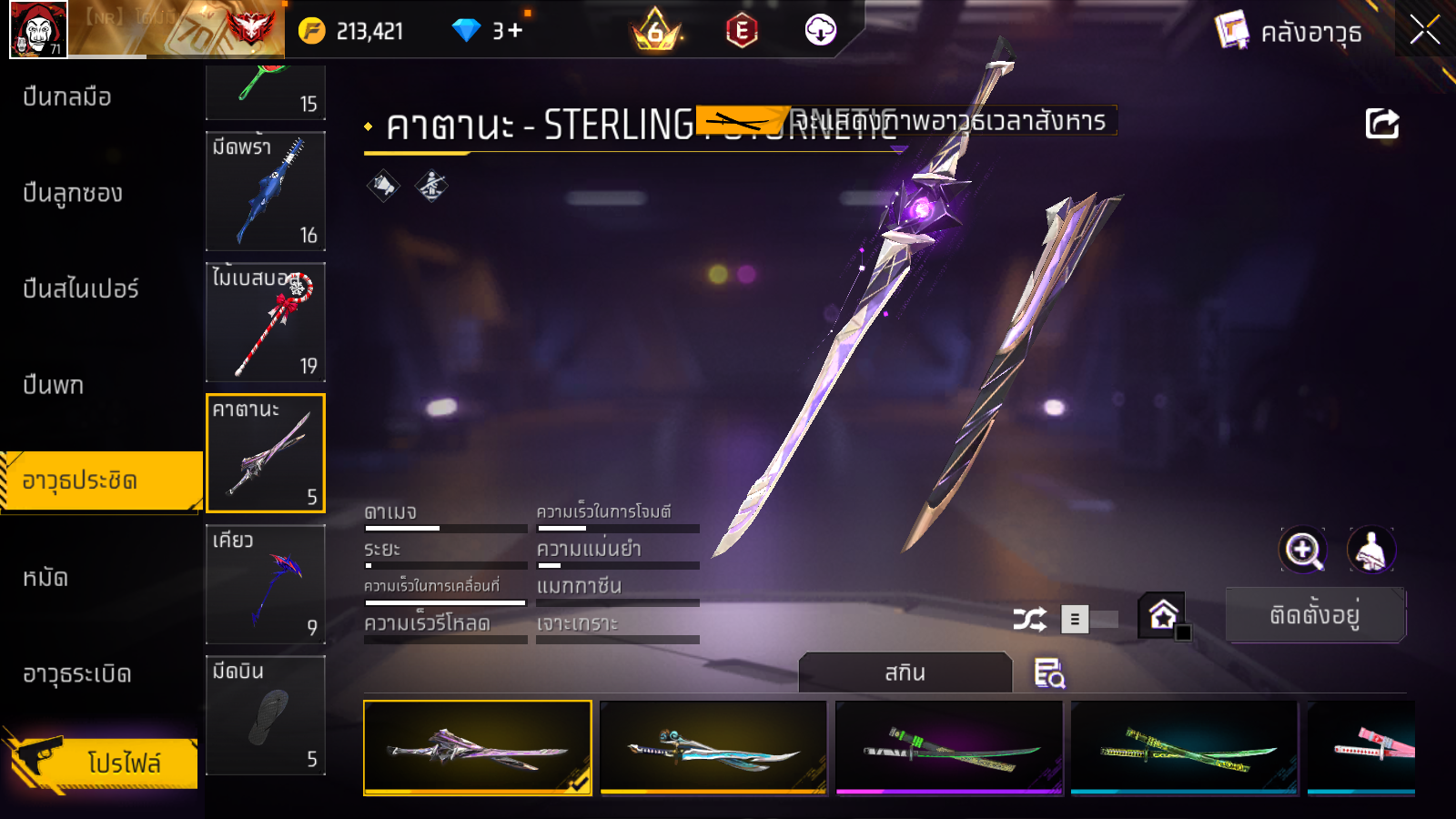
Task: Click the ติดตั้งอยู่ equipped button
Action: [1315, 615]
